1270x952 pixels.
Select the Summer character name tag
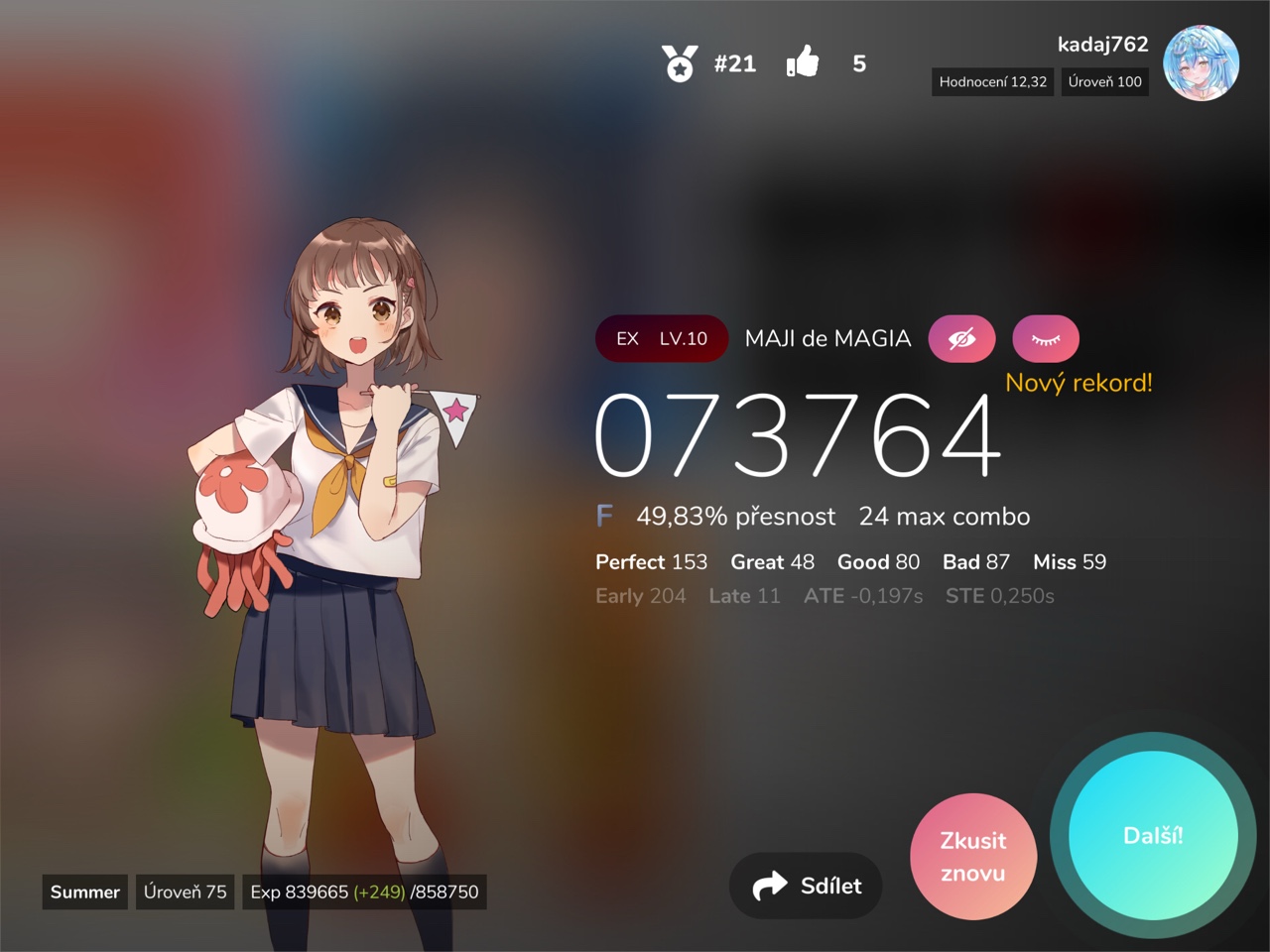(x=85, y=892)
